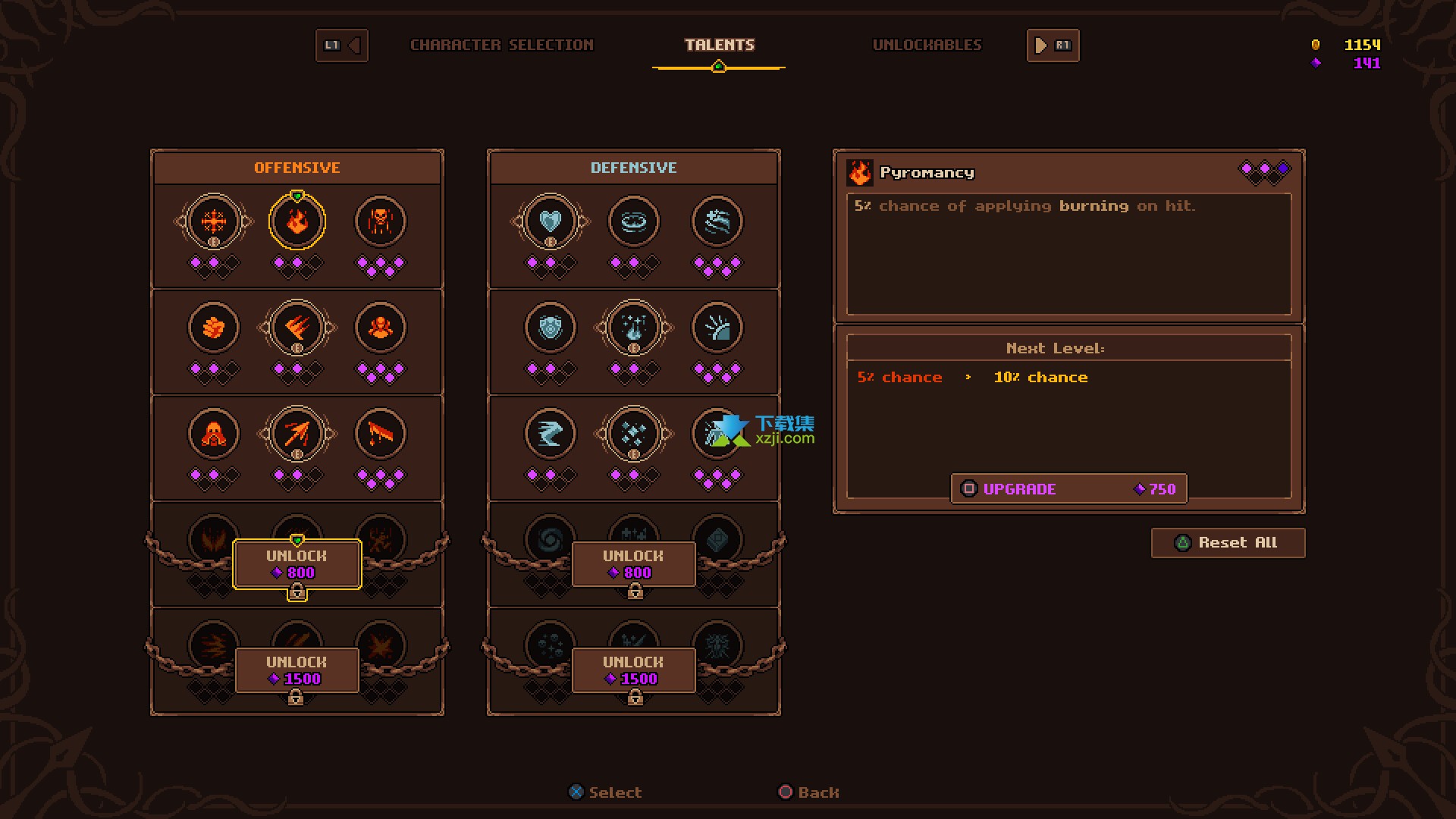
Task: Select the claw slash offensive talent
Action: pos(297,328)
